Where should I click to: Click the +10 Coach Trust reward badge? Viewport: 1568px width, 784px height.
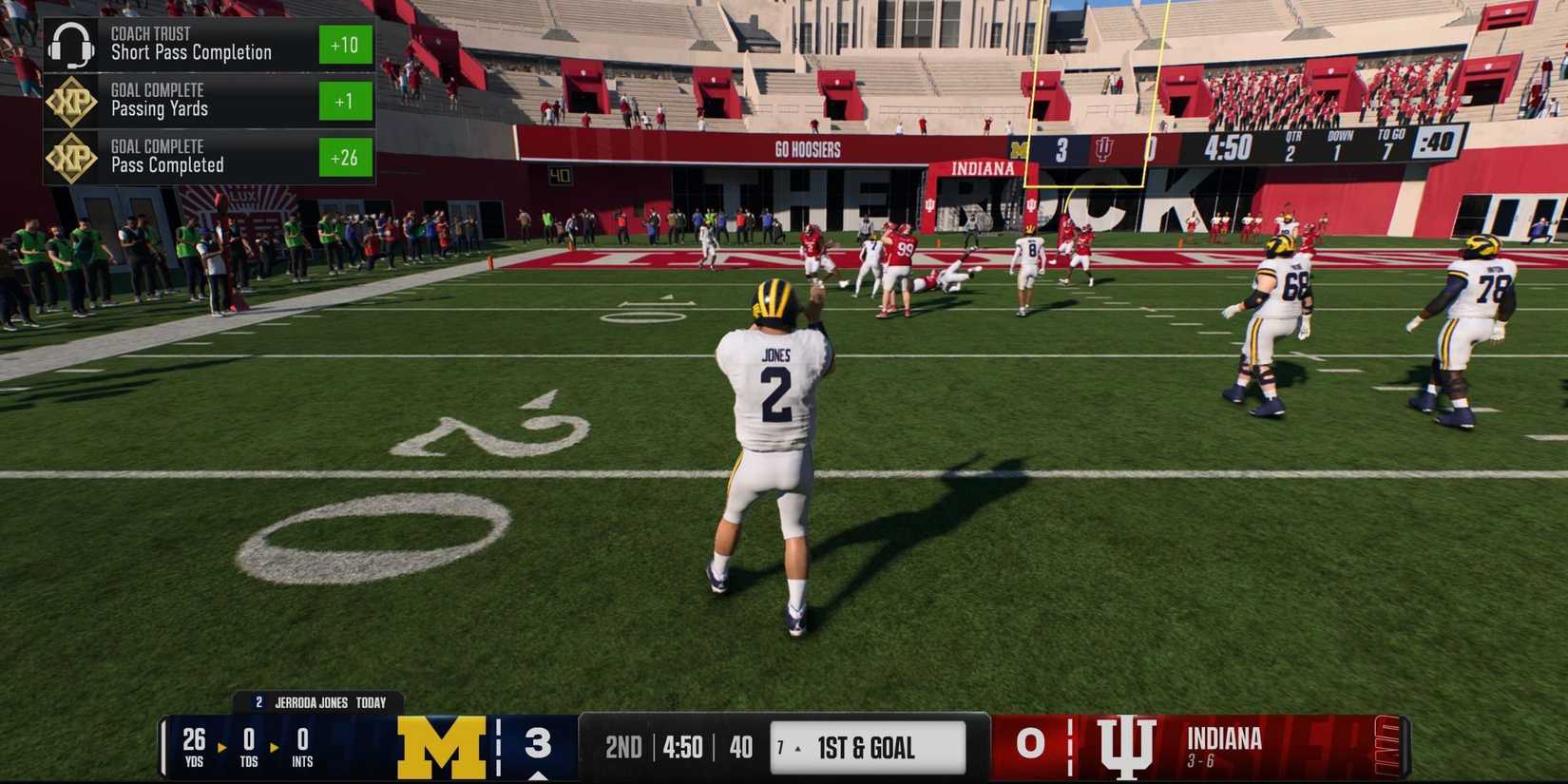coord(345,45)
